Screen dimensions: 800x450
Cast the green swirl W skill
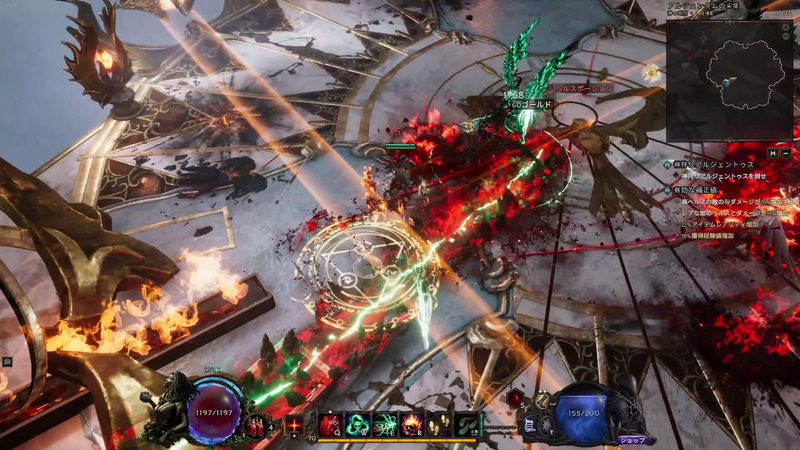[x=357, y=425]
